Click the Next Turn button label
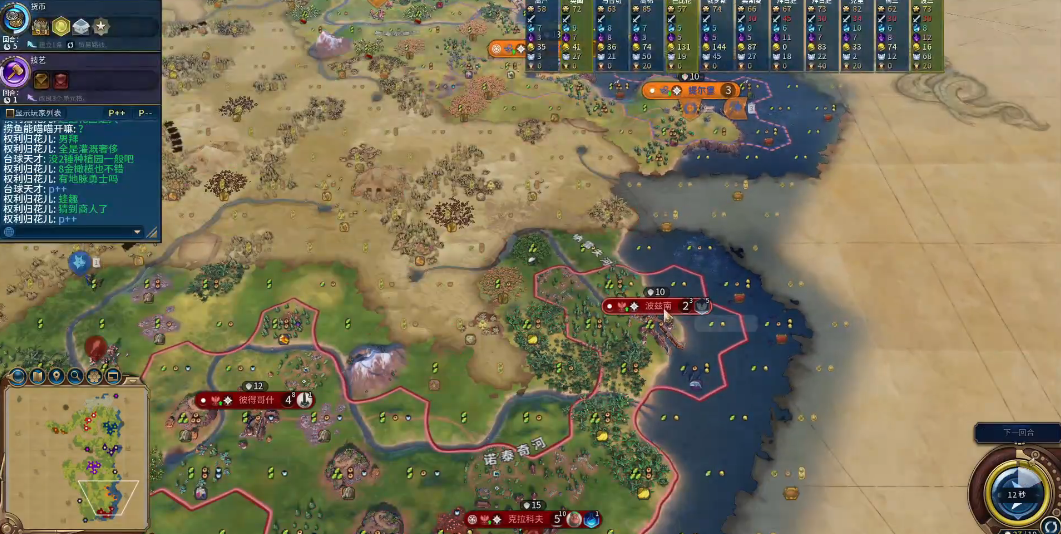 (1017, 432)
